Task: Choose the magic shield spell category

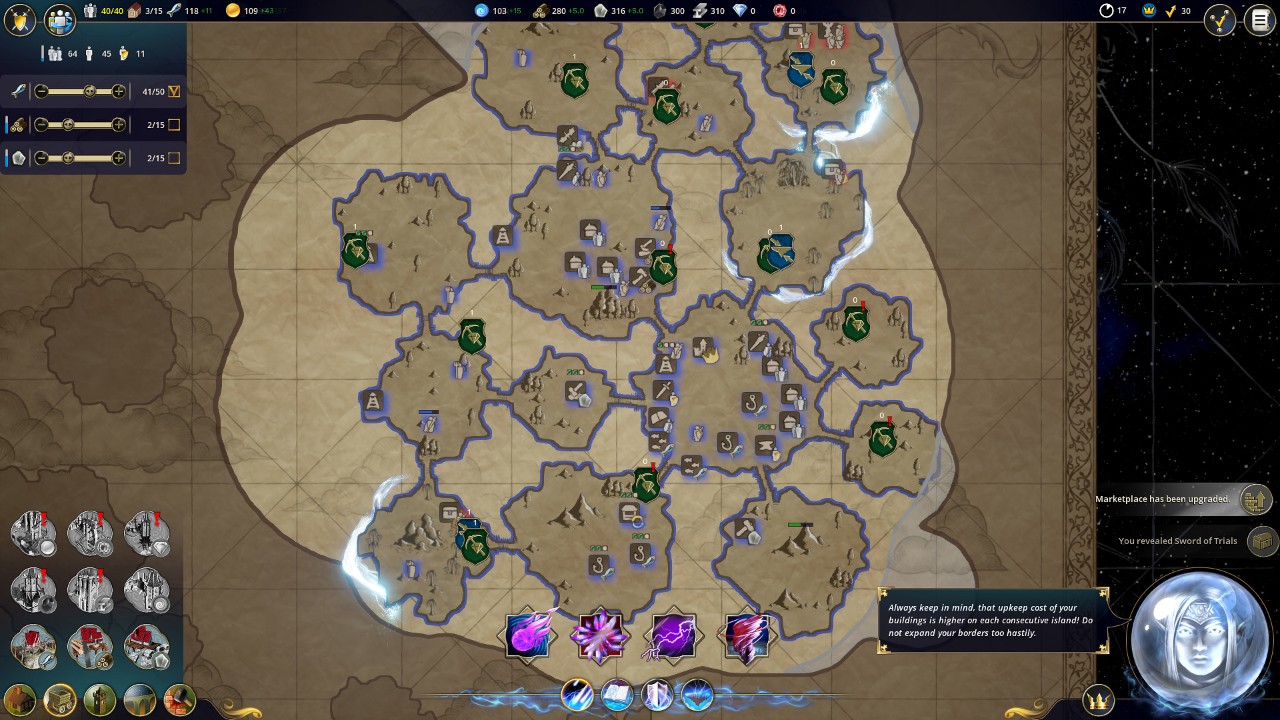Action: (x=657, y=694)
